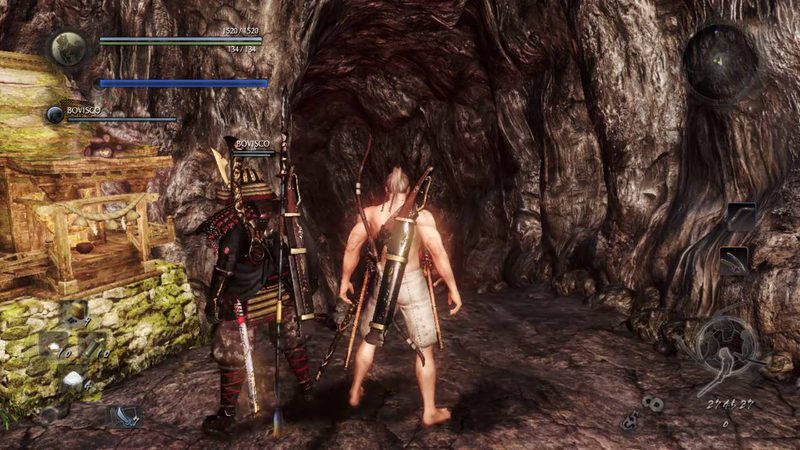Image resolution: width=800 pixels, height=450 pixels.
Task: Select the bottom white salt quick item
Action: tap(73, 379)
